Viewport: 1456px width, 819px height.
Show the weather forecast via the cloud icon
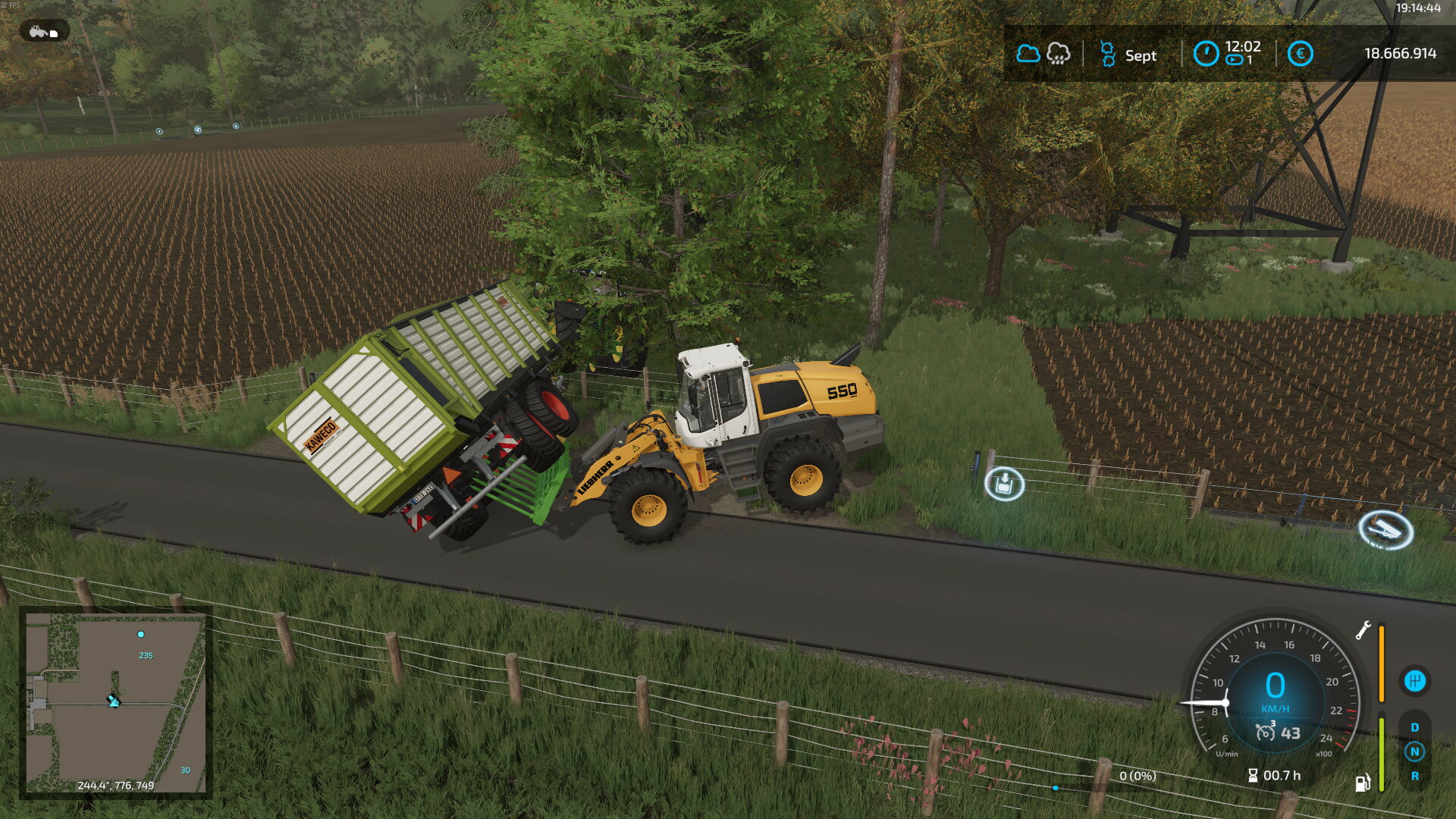pos(1028,54)
